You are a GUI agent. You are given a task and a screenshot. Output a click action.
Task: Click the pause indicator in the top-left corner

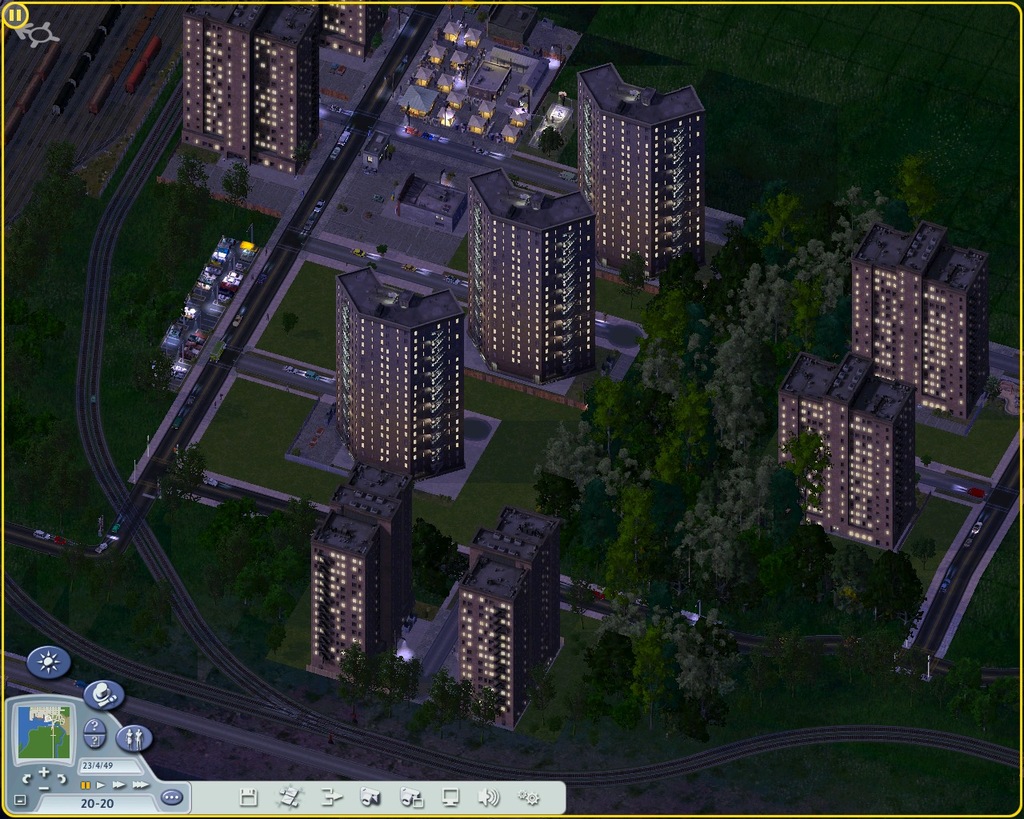tap(17, 15)
